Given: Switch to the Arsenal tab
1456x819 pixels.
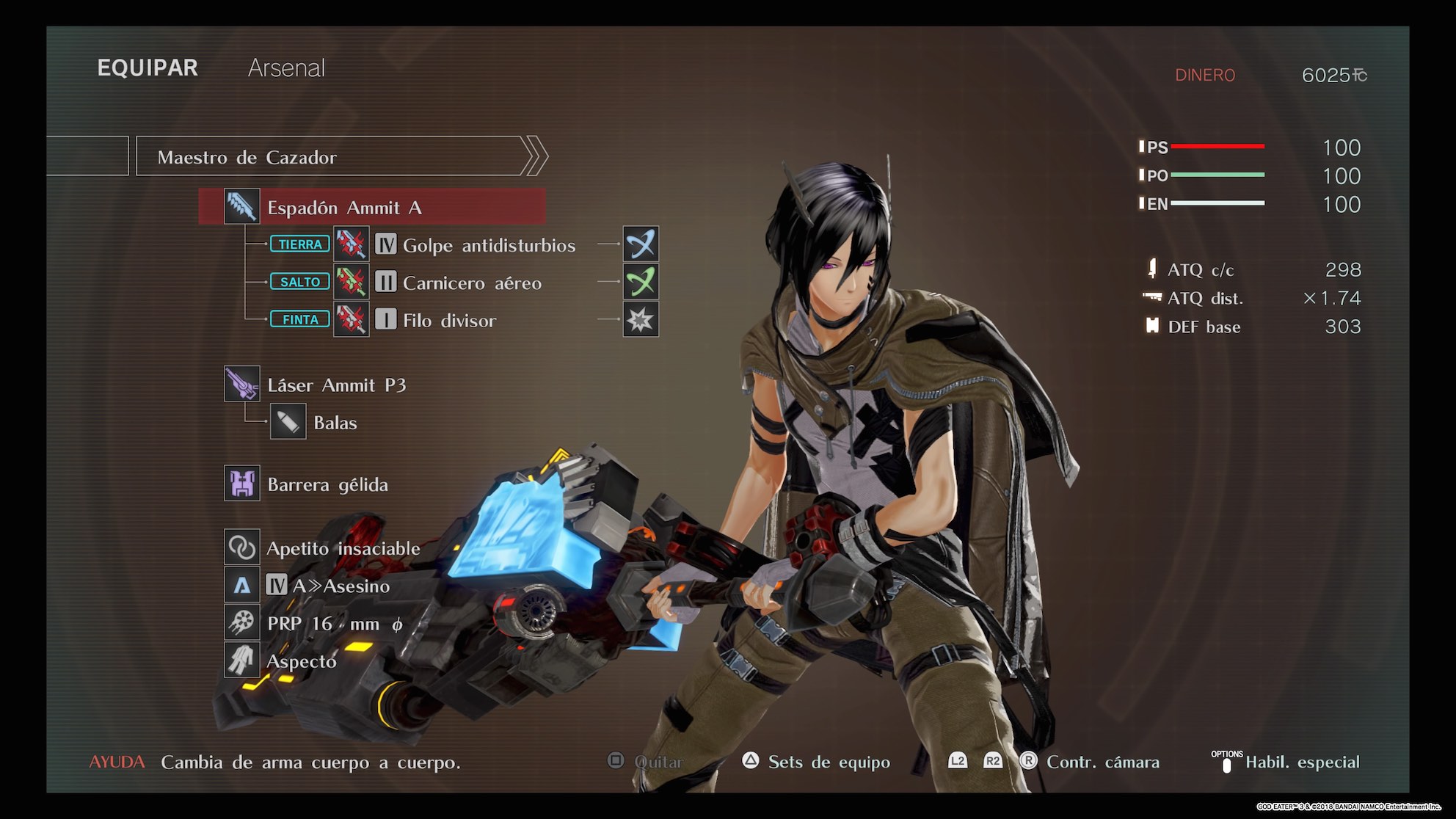Looking at the screenshot, I should (286, 68).
